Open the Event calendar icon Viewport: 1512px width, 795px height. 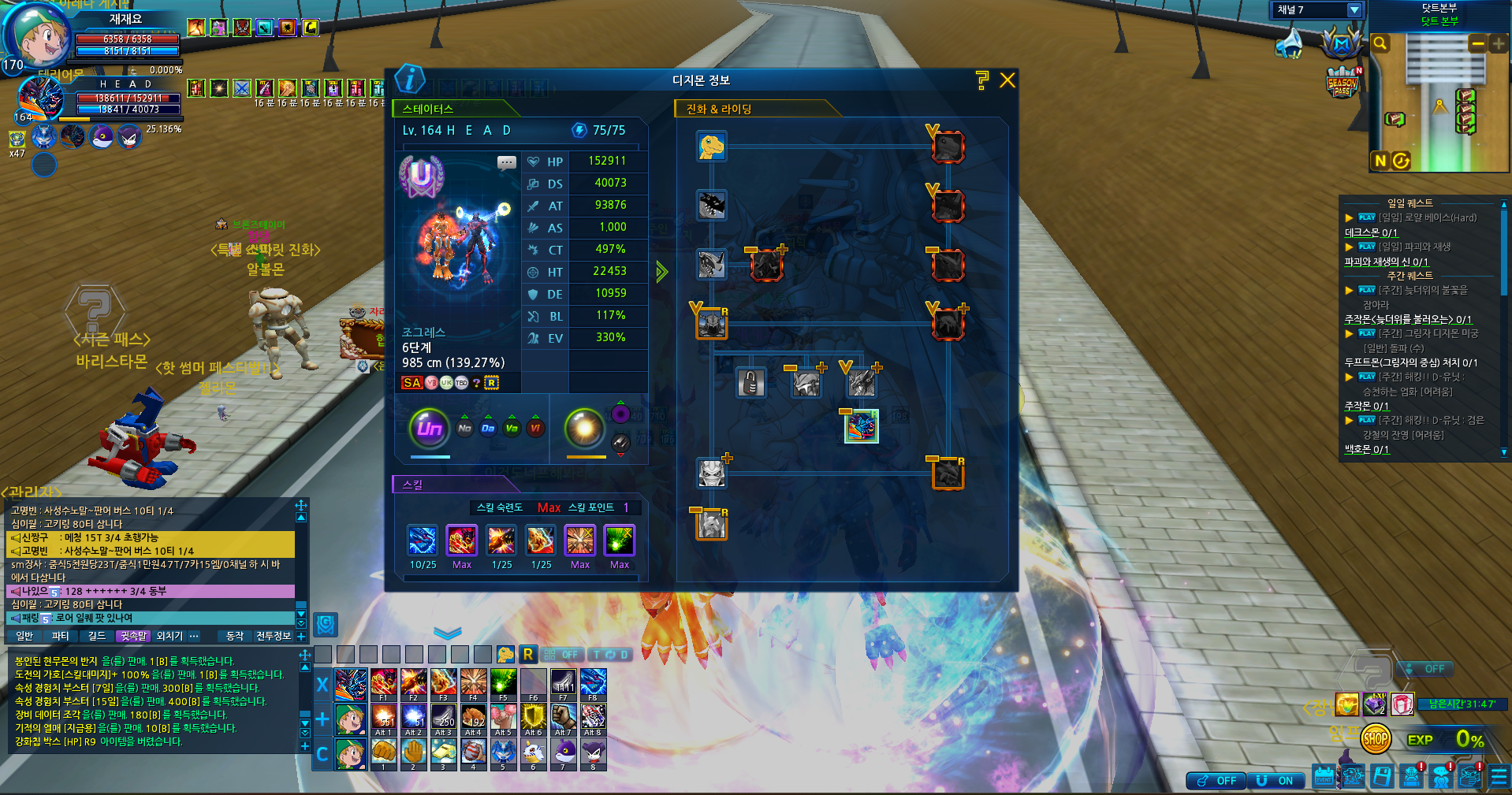(1324, 777)
